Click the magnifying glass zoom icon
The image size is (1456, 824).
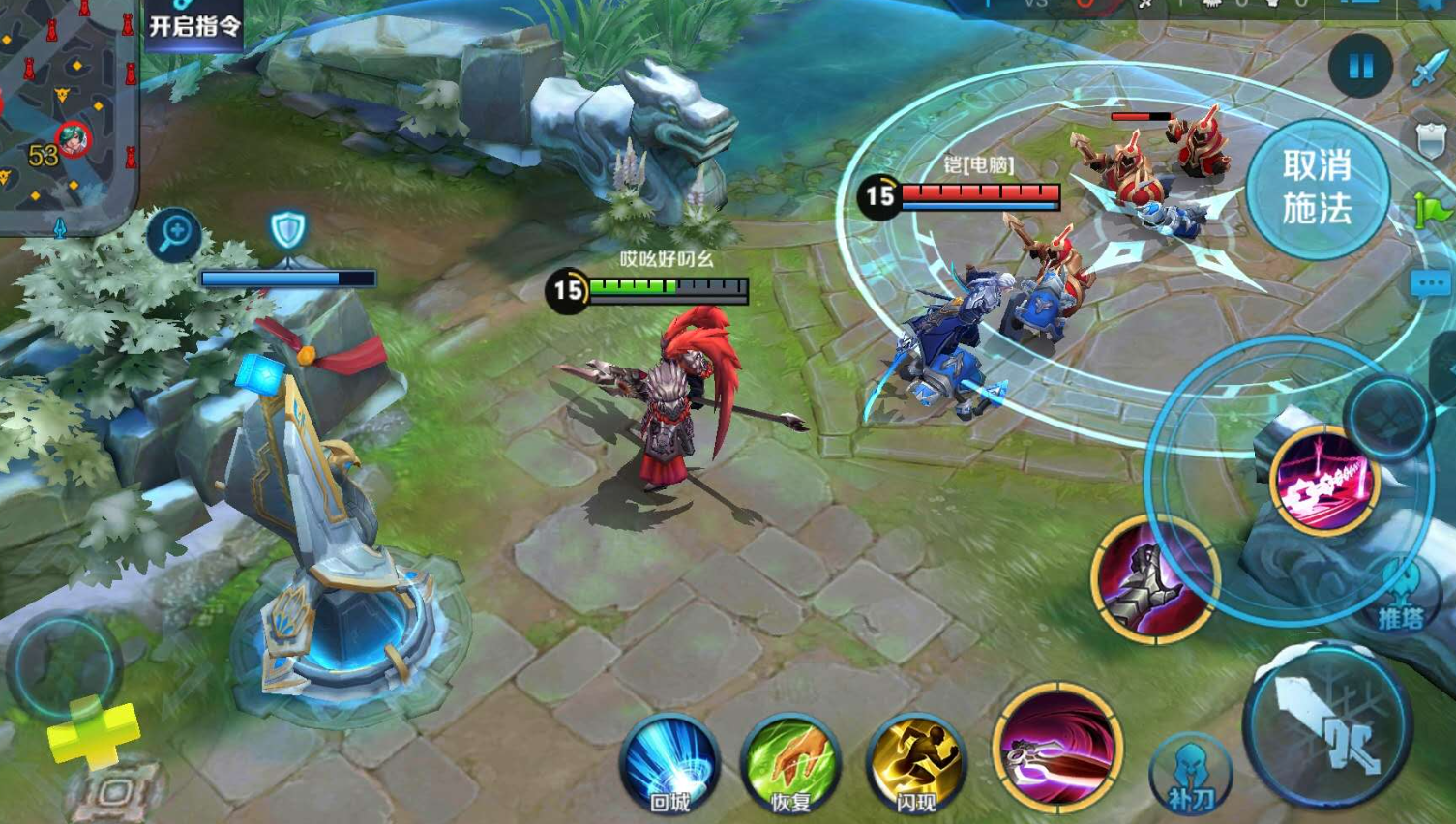tap(175, 233)
